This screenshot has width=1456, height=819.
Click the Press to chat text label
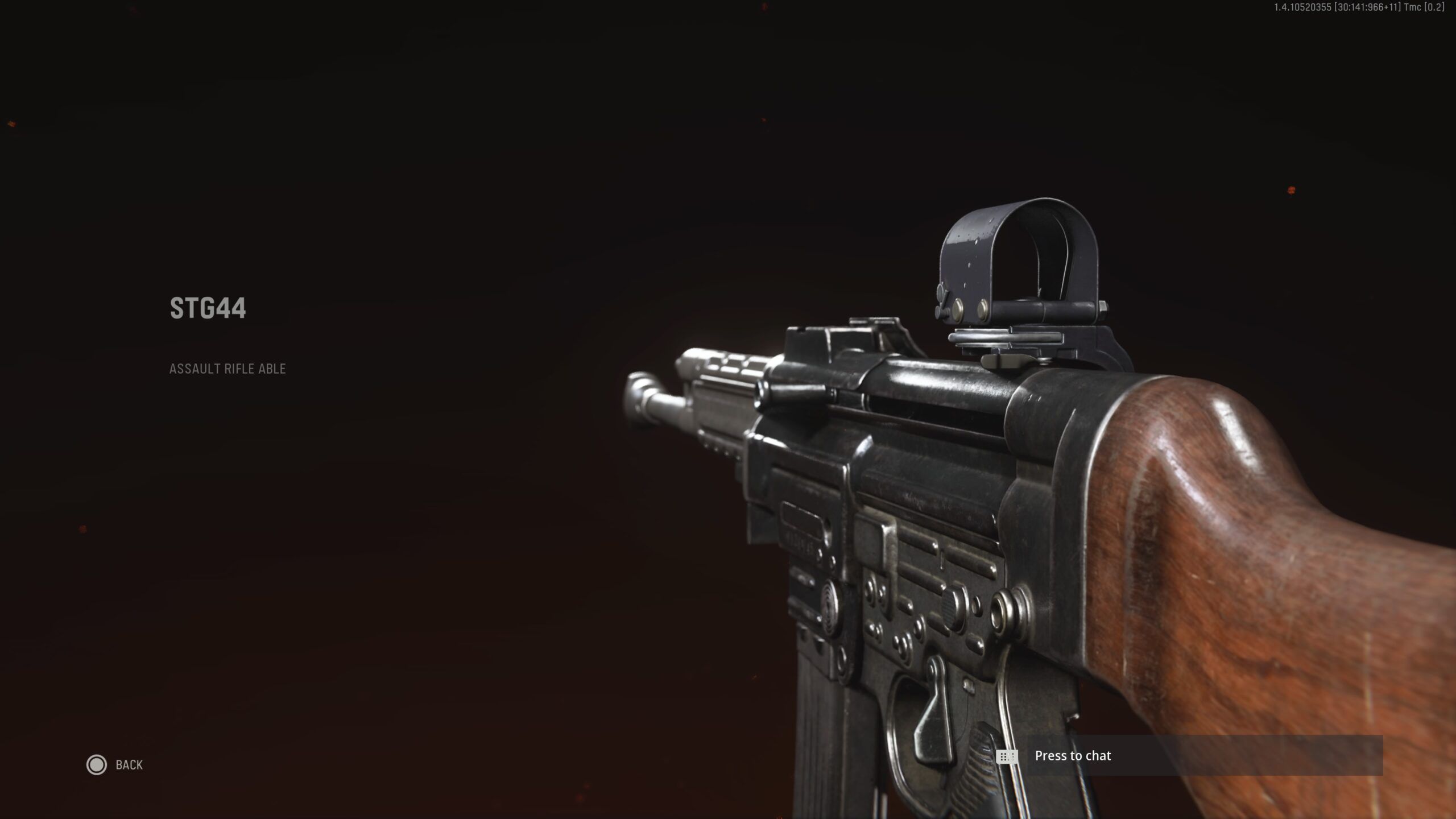click(x=1074, y=756)
